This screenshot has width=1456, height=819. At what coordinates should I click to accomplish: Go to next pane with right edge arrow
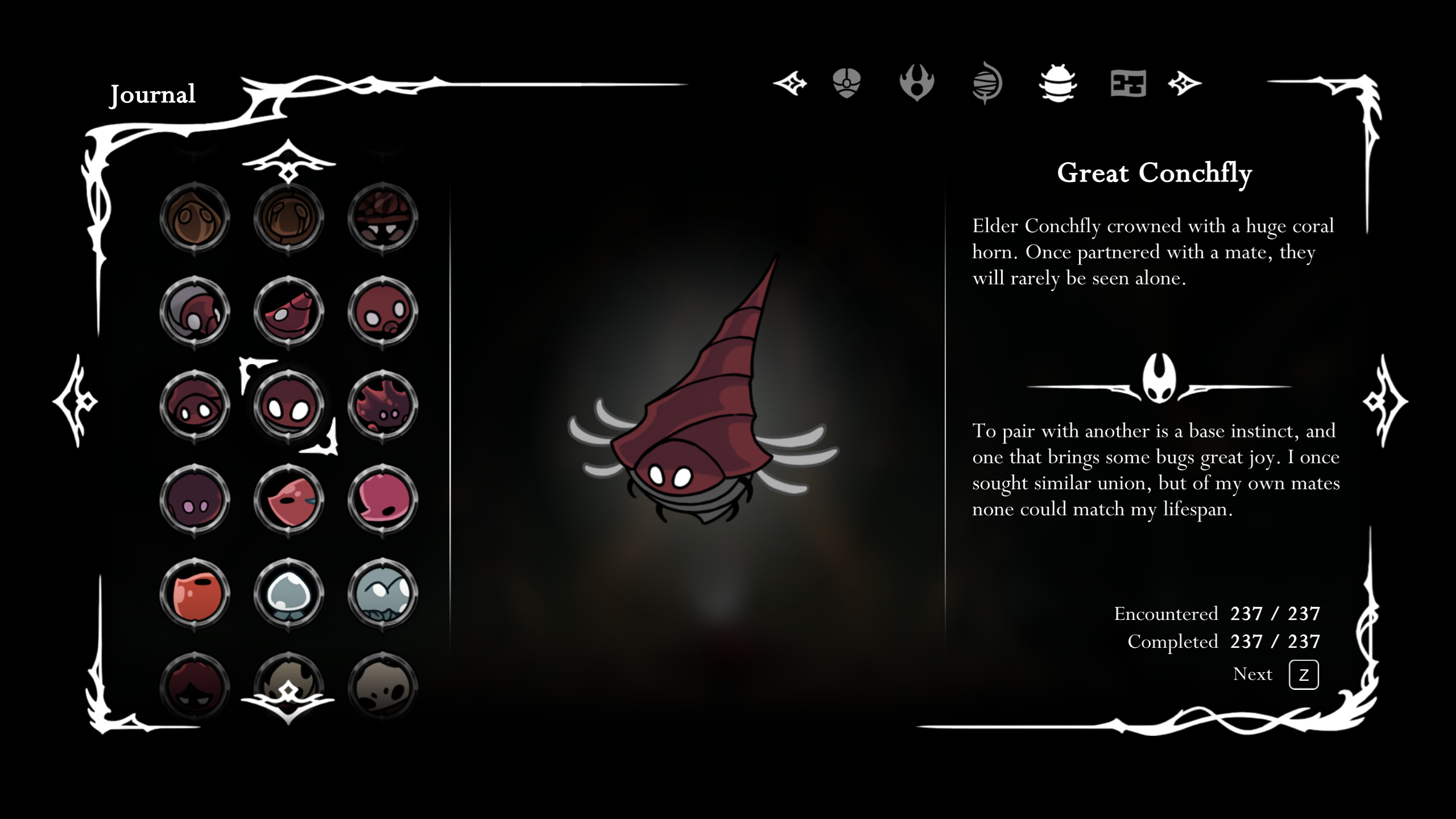coord(1385,401)
